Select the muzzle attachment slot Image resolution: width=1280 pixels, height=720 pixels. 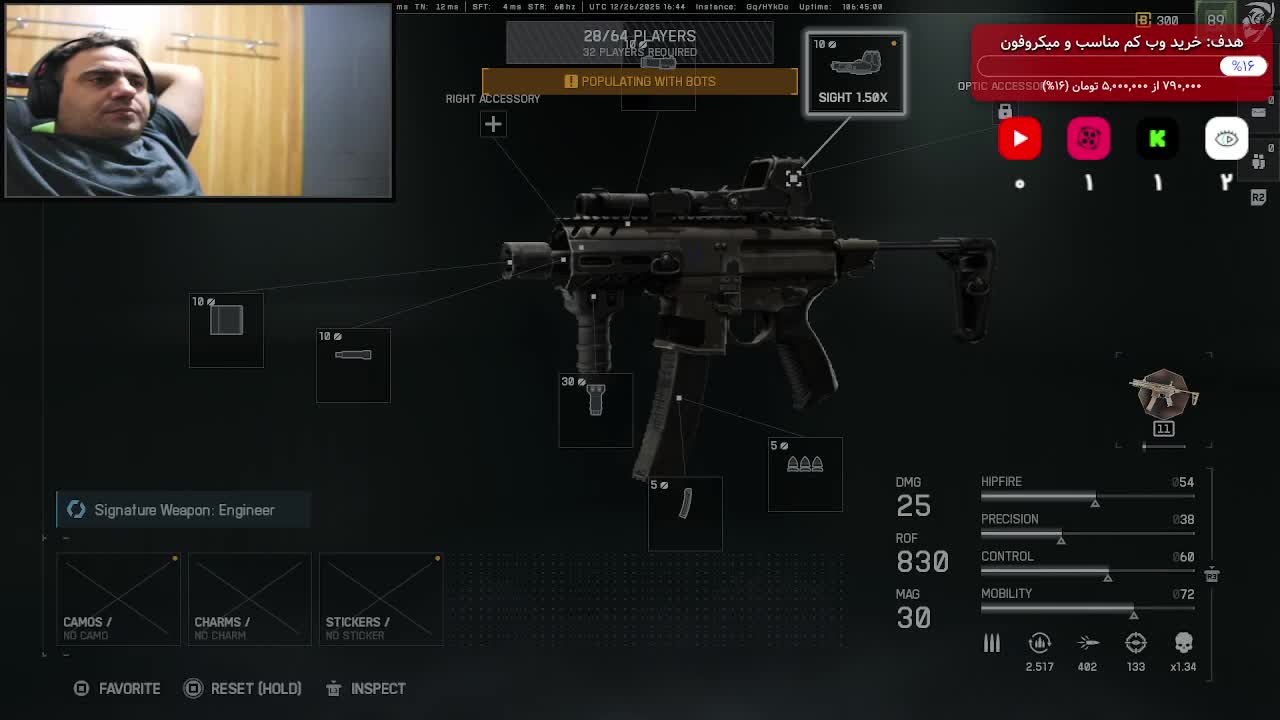226,330
